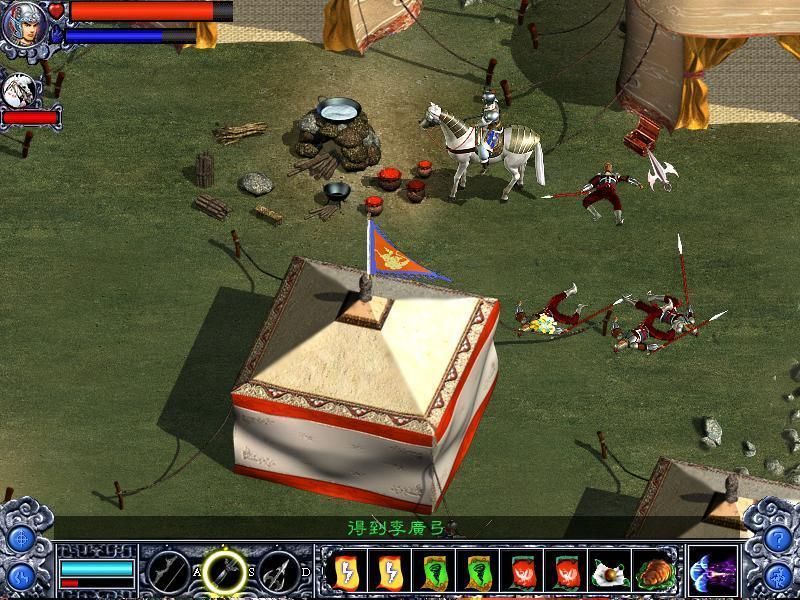Activate the purple energy skill icon
Image resolution: width=800 pixels, height=600 pixels.
coord(713,572)
